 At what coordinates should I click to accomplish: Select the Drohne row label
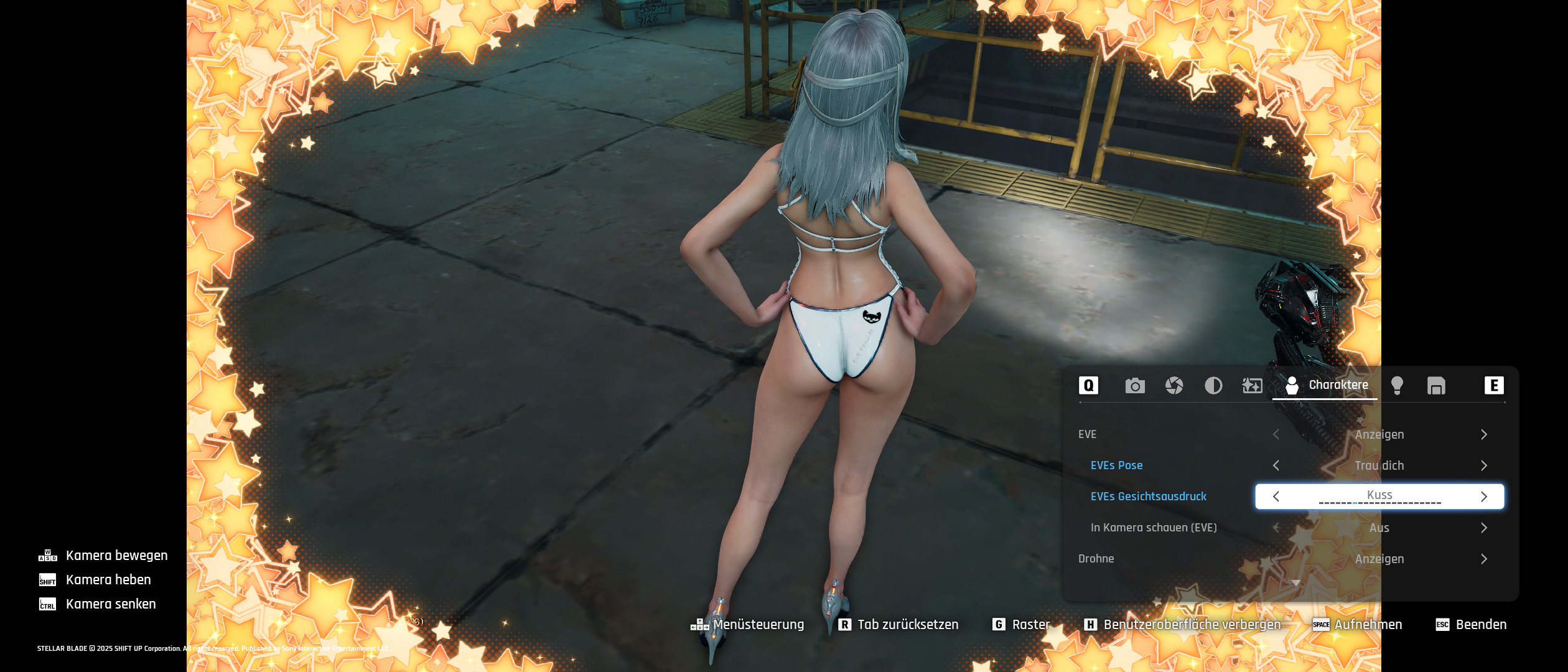coord(1096,559)
